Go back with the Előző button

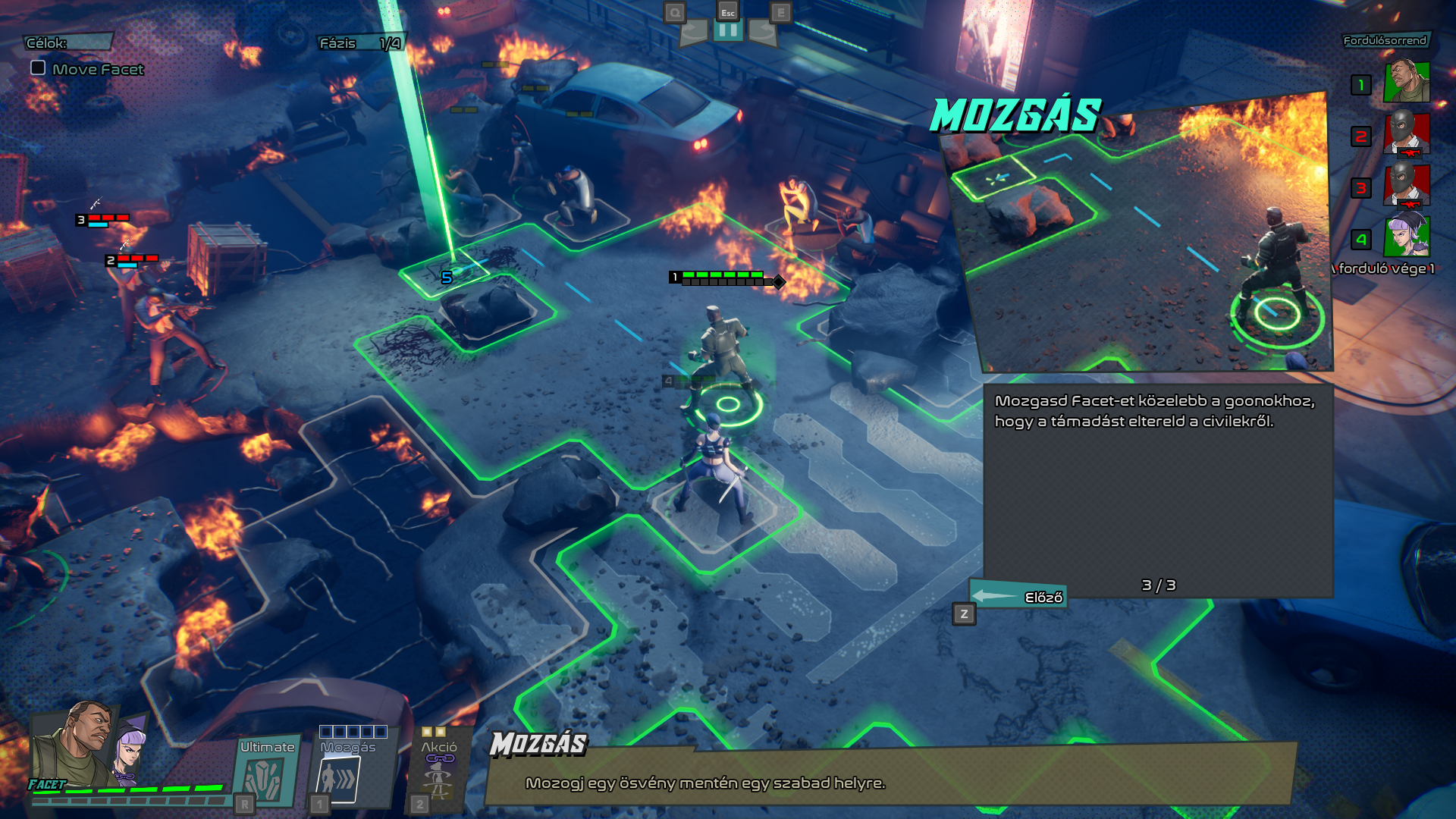(1018, 597)
